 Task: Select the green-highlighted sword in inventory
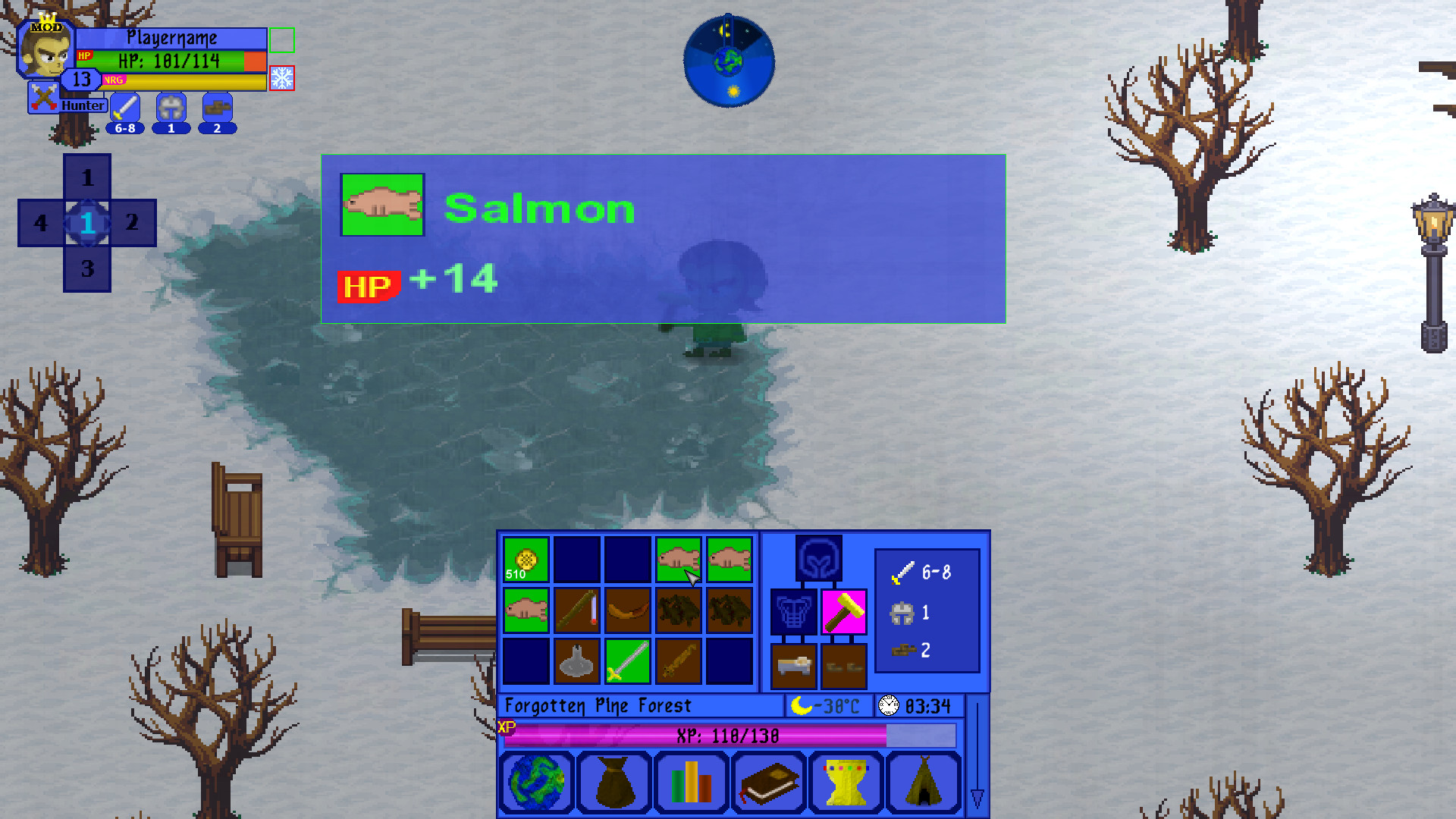[x=626, y=661]
